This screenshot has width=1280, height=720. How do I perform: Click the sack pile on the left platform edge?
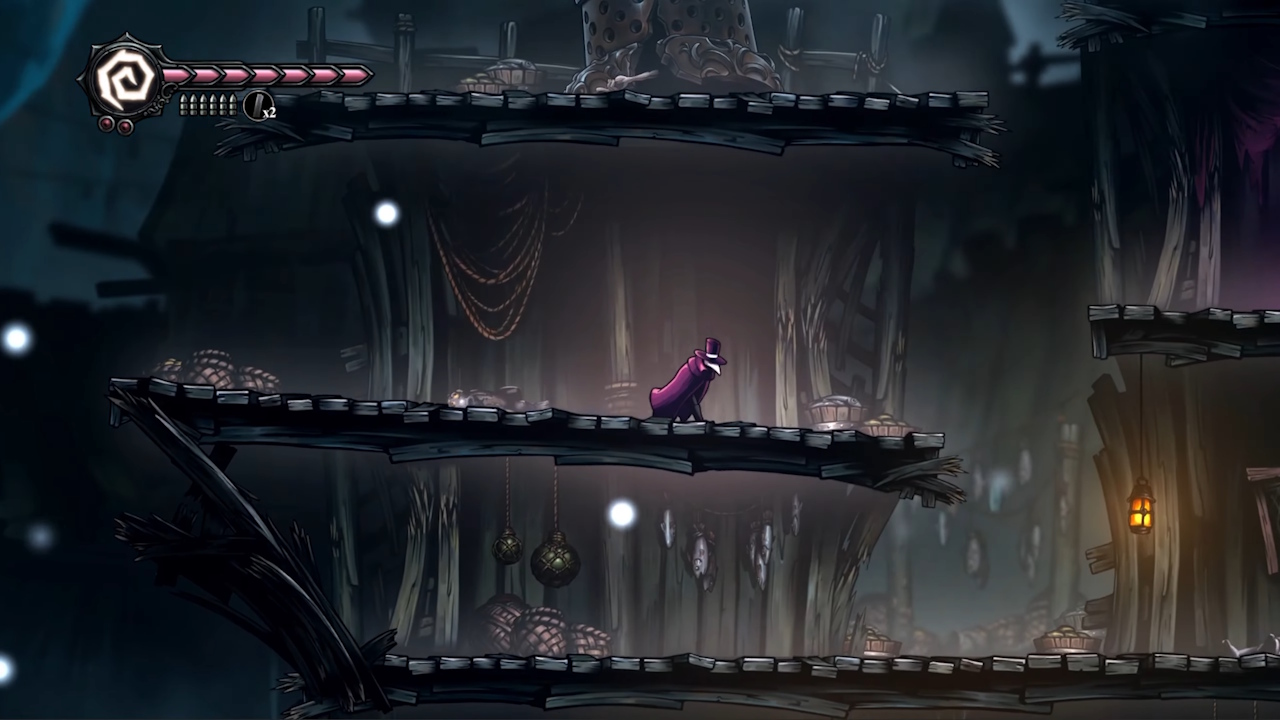coord(210,370)
